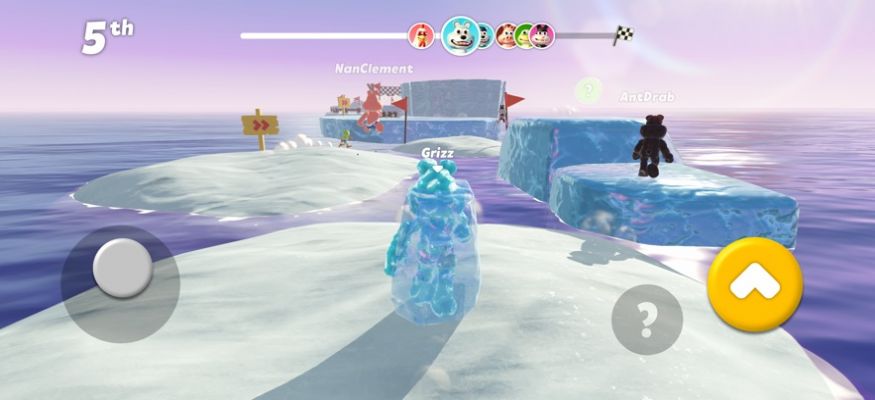Use the gray question mark item button
This screenshot has height=400, width=875.
pos(647,320)
